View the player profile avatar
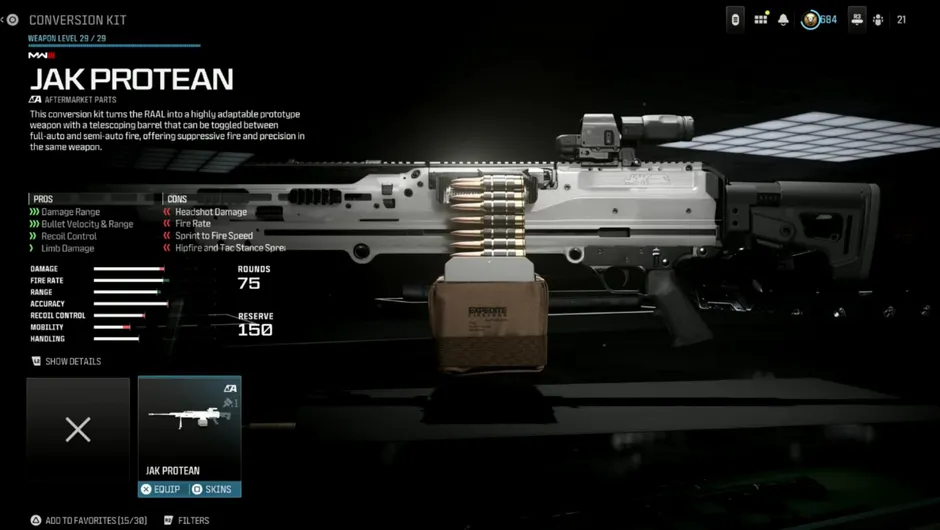This screenshot has width=940, height=530. (810, 20)
